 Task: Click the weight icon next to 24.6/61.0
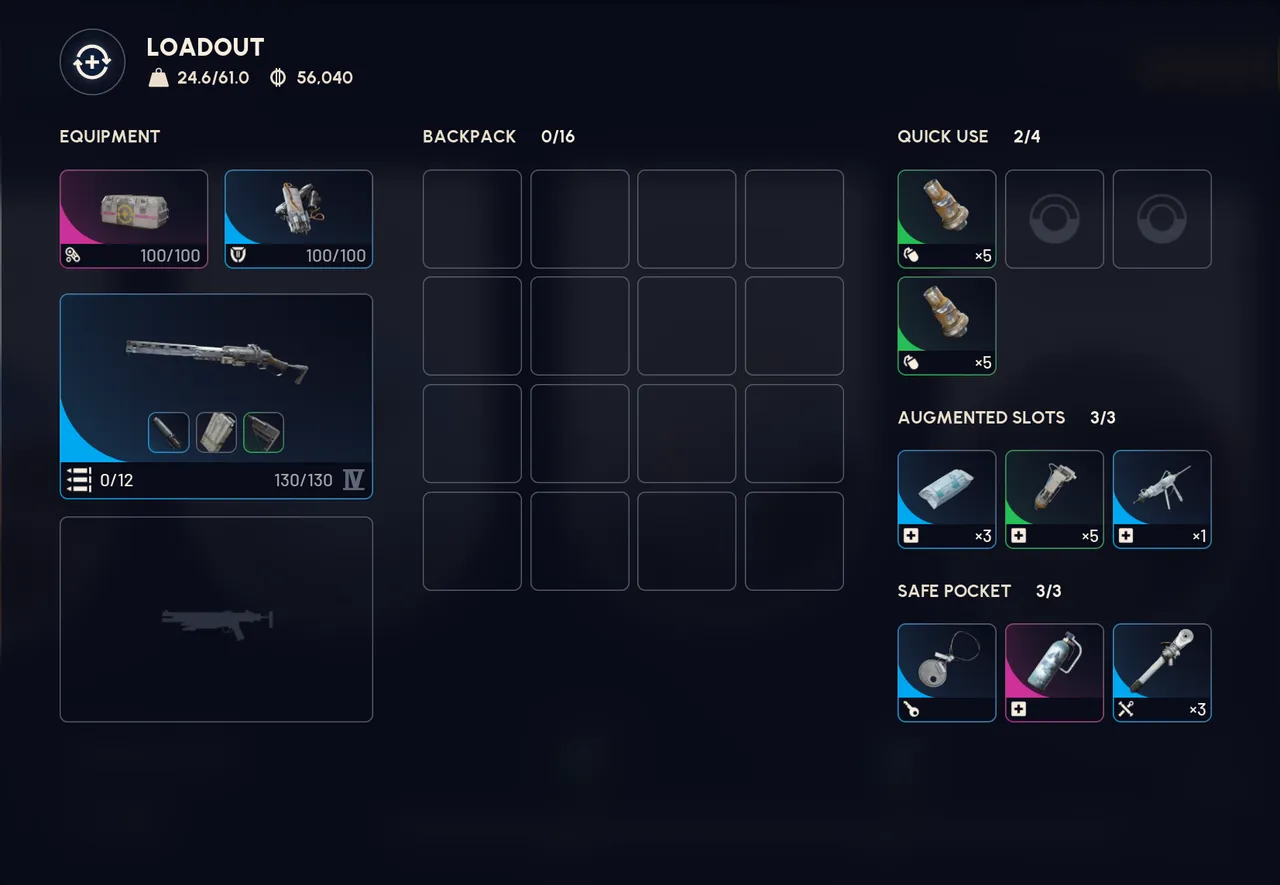click(159, 77)
